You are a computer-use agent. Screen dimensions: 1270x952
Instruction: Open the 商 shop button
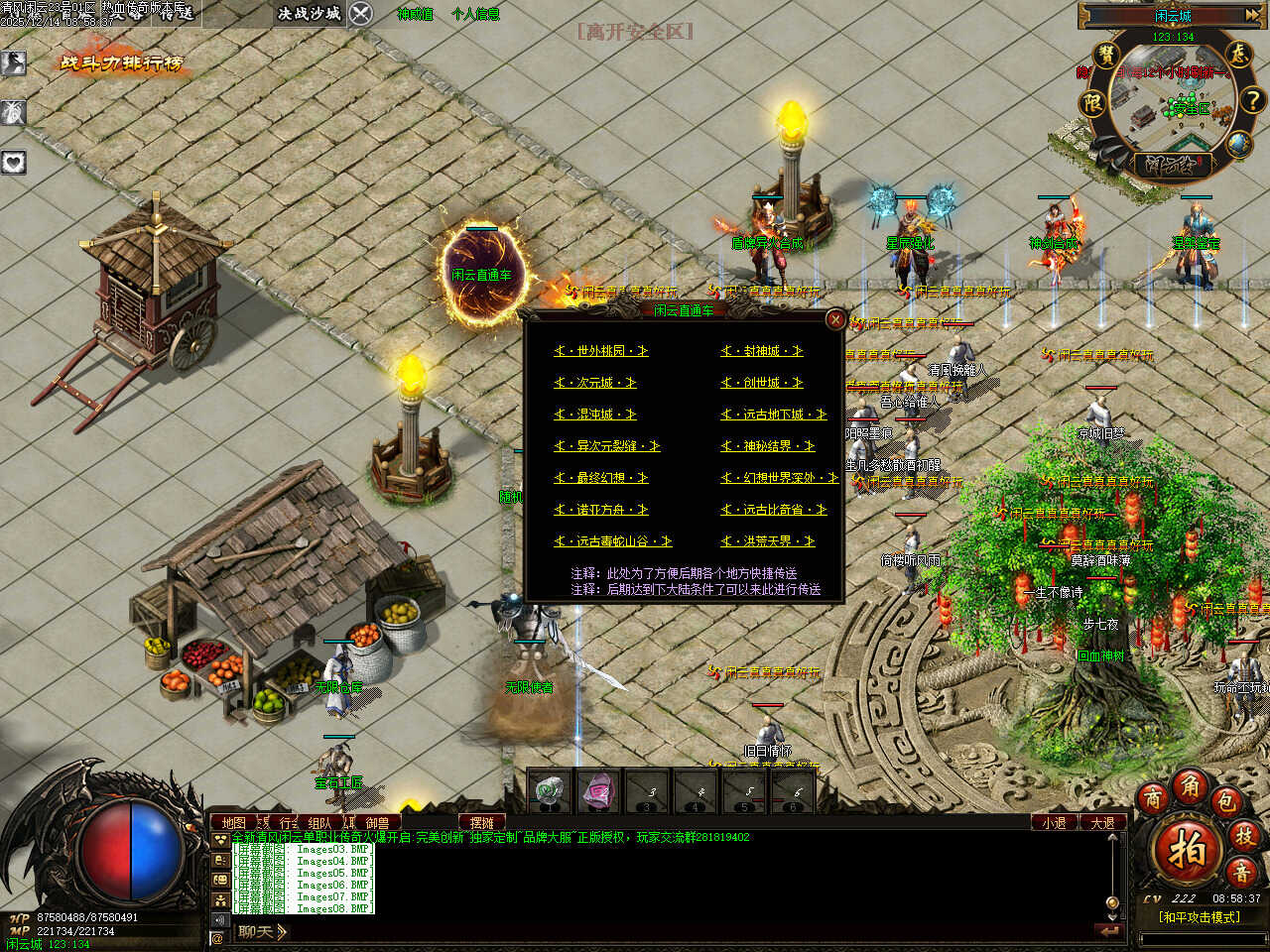click(1152, 799)
